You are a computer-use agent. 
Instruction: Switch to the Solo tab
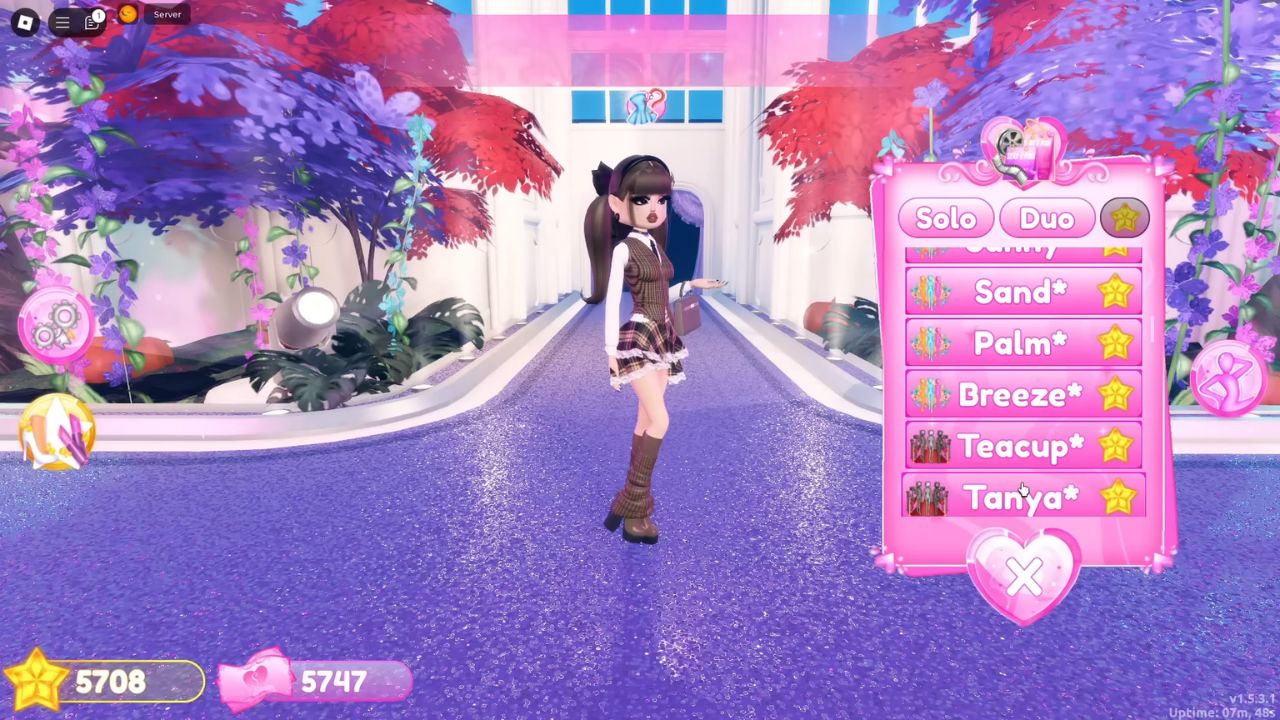point(944,218)
